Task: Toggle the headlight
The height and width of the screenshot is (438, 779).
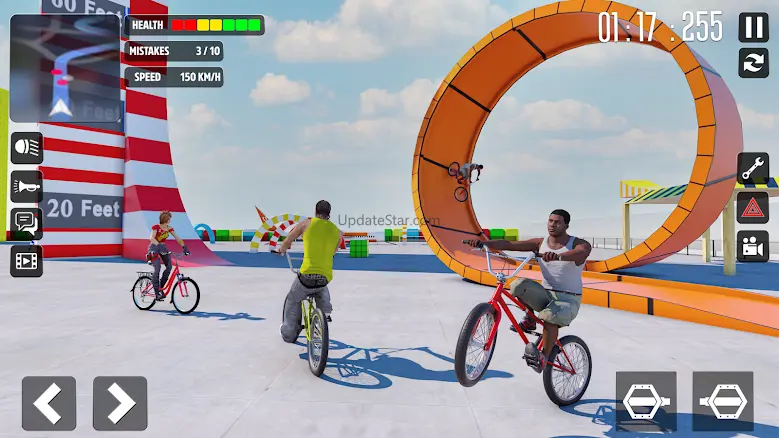Action: pyautogui.click(x=26, y=148)
